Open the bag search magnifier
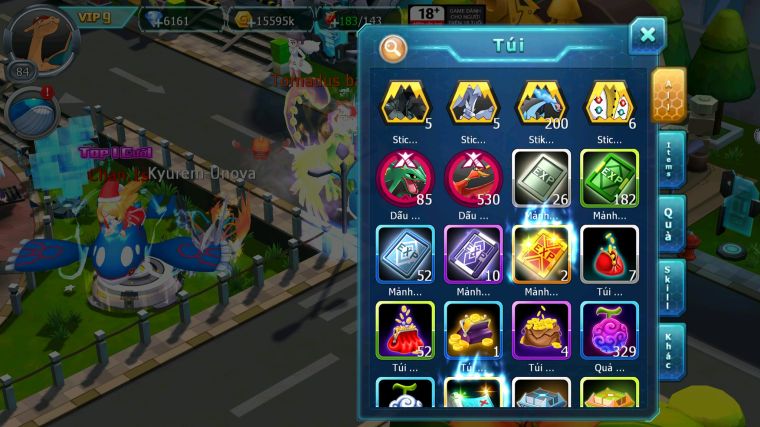This screenshot has height=427, width=760. coord(393,47)
